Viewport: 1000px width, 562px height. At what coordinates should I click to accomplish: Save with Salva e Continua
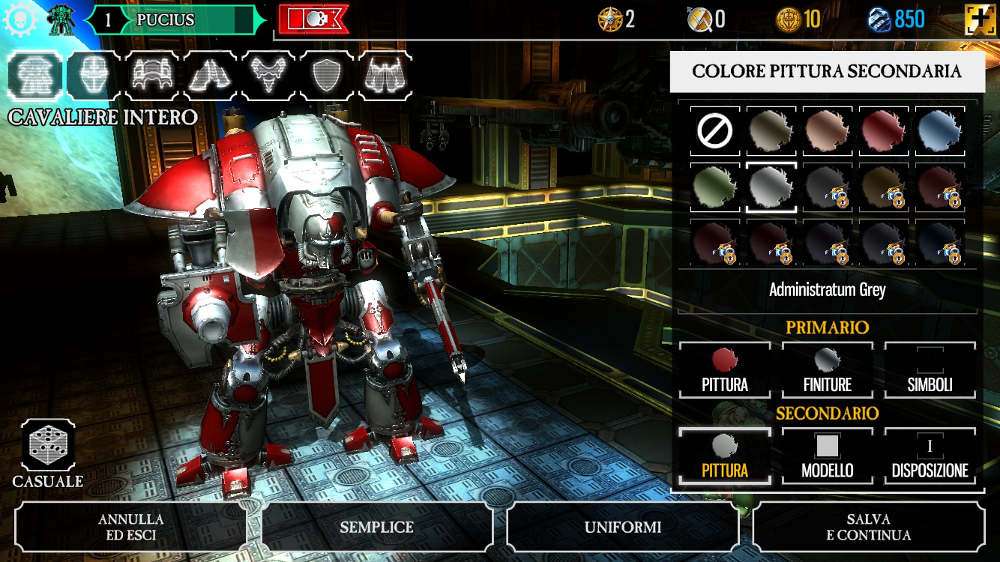(869, 527)
